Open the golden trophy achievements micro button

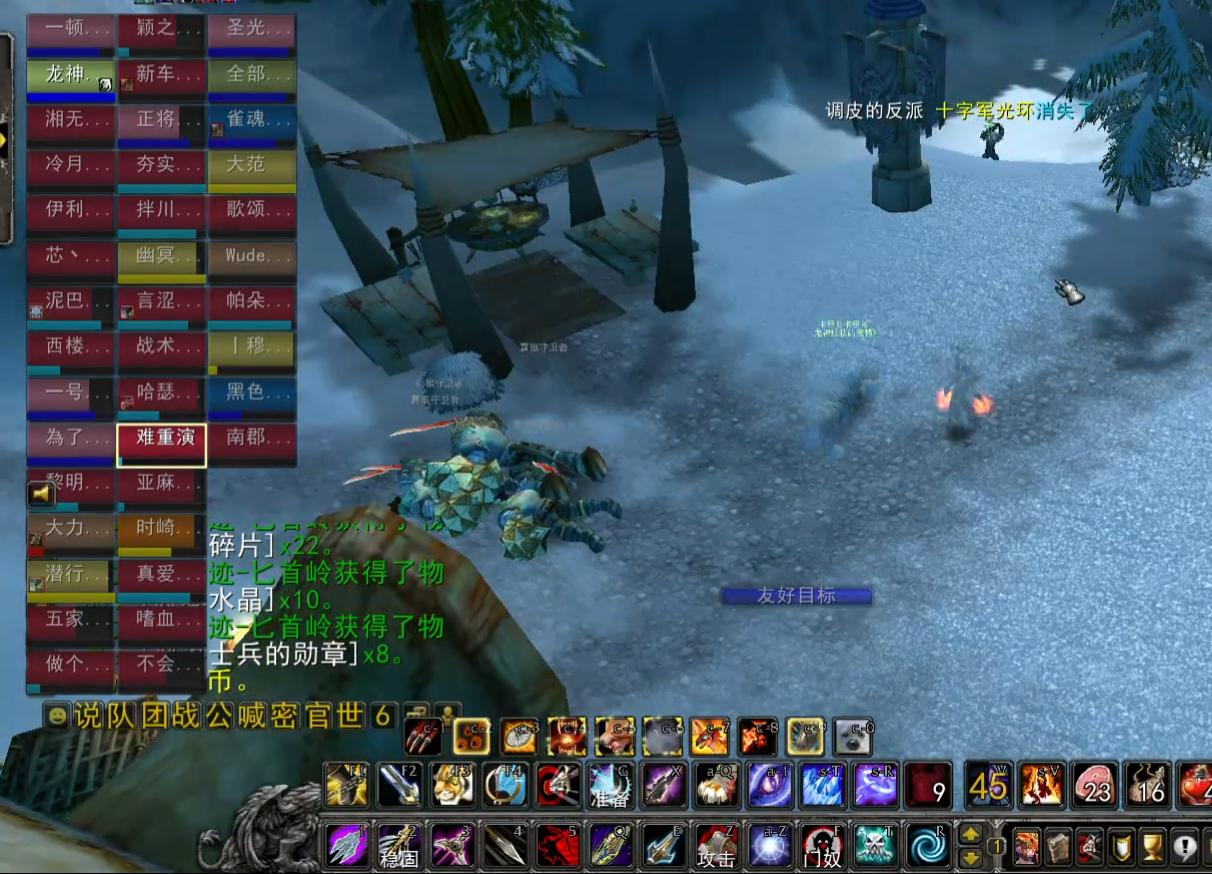[1153, 847]
